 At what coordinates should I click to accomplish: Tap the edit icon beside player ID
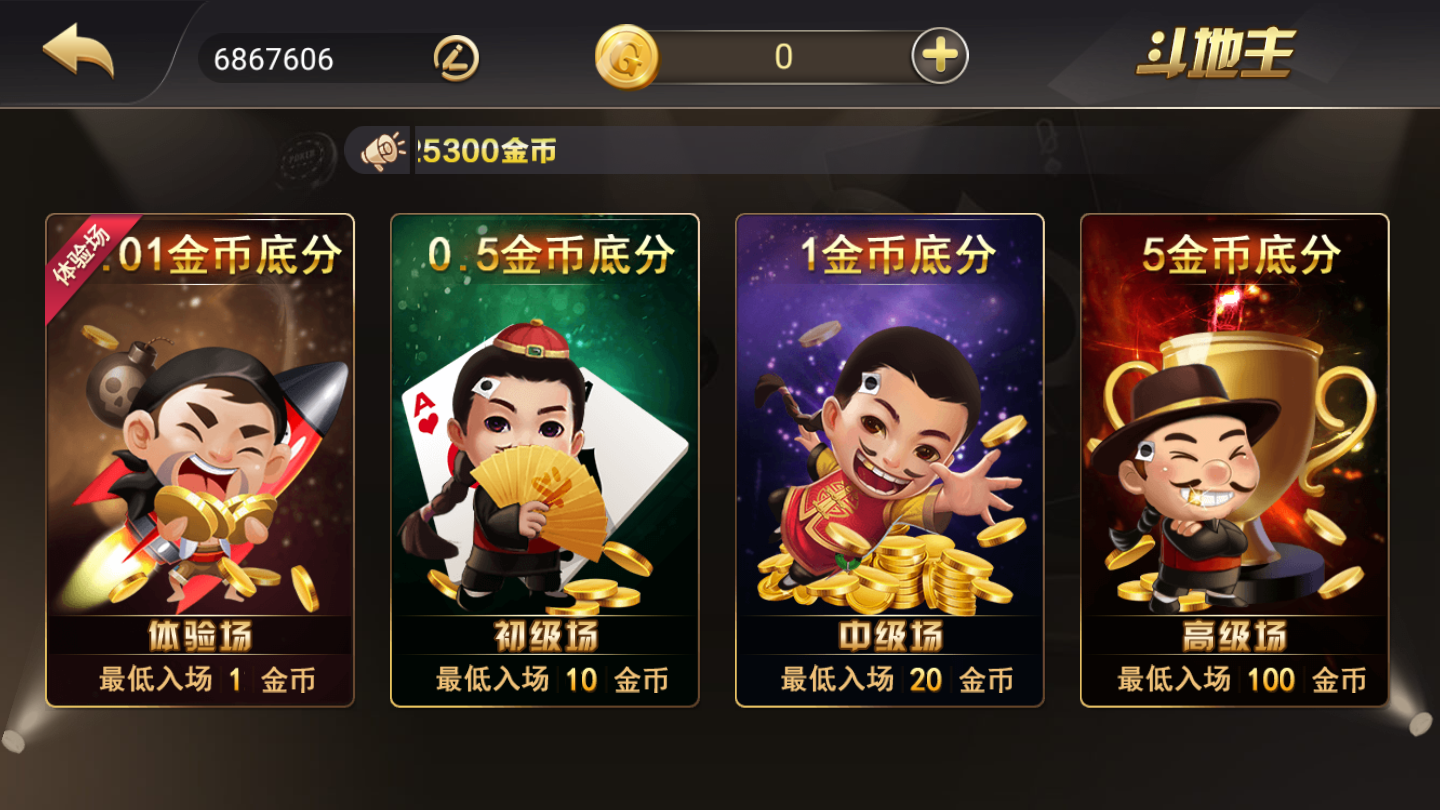(x=455, y=58)
